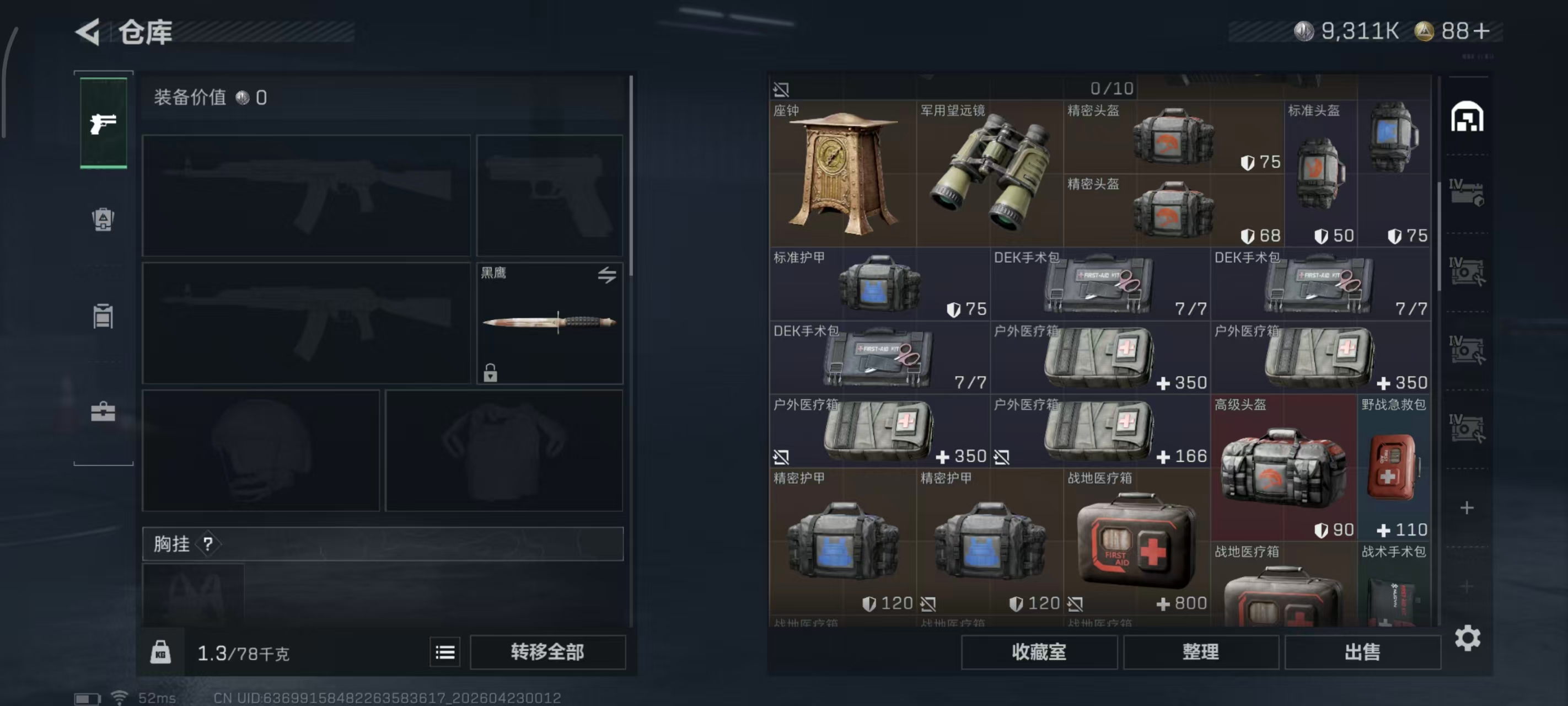Image resolution: width=1568 pixels, height=706 pixels.
Task: Open the settings gear at bottom right
Action: click(1469, 638)
